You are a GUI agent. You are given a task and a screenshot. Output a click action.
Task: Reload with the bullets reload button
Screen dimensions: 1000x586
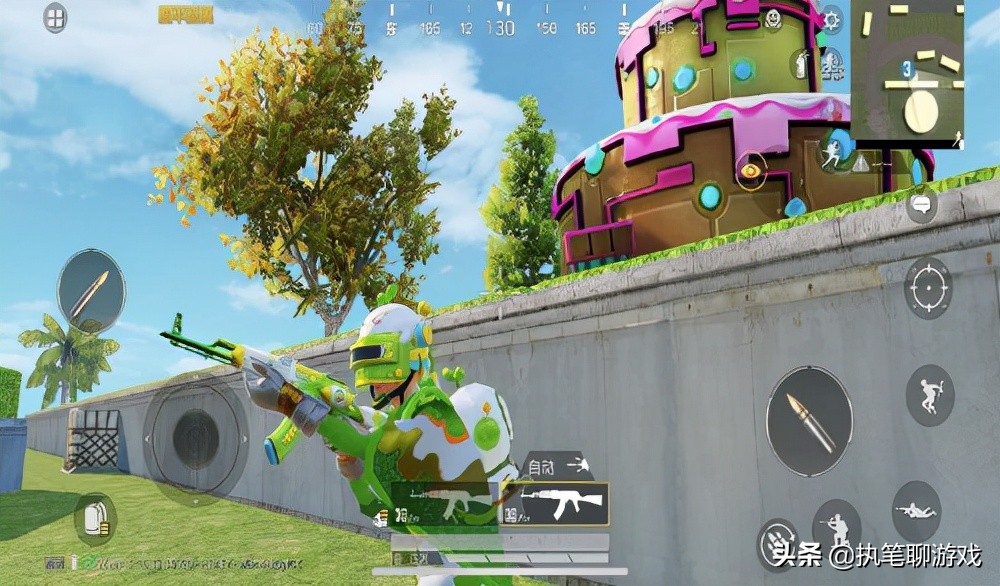[x=776, y=543]
